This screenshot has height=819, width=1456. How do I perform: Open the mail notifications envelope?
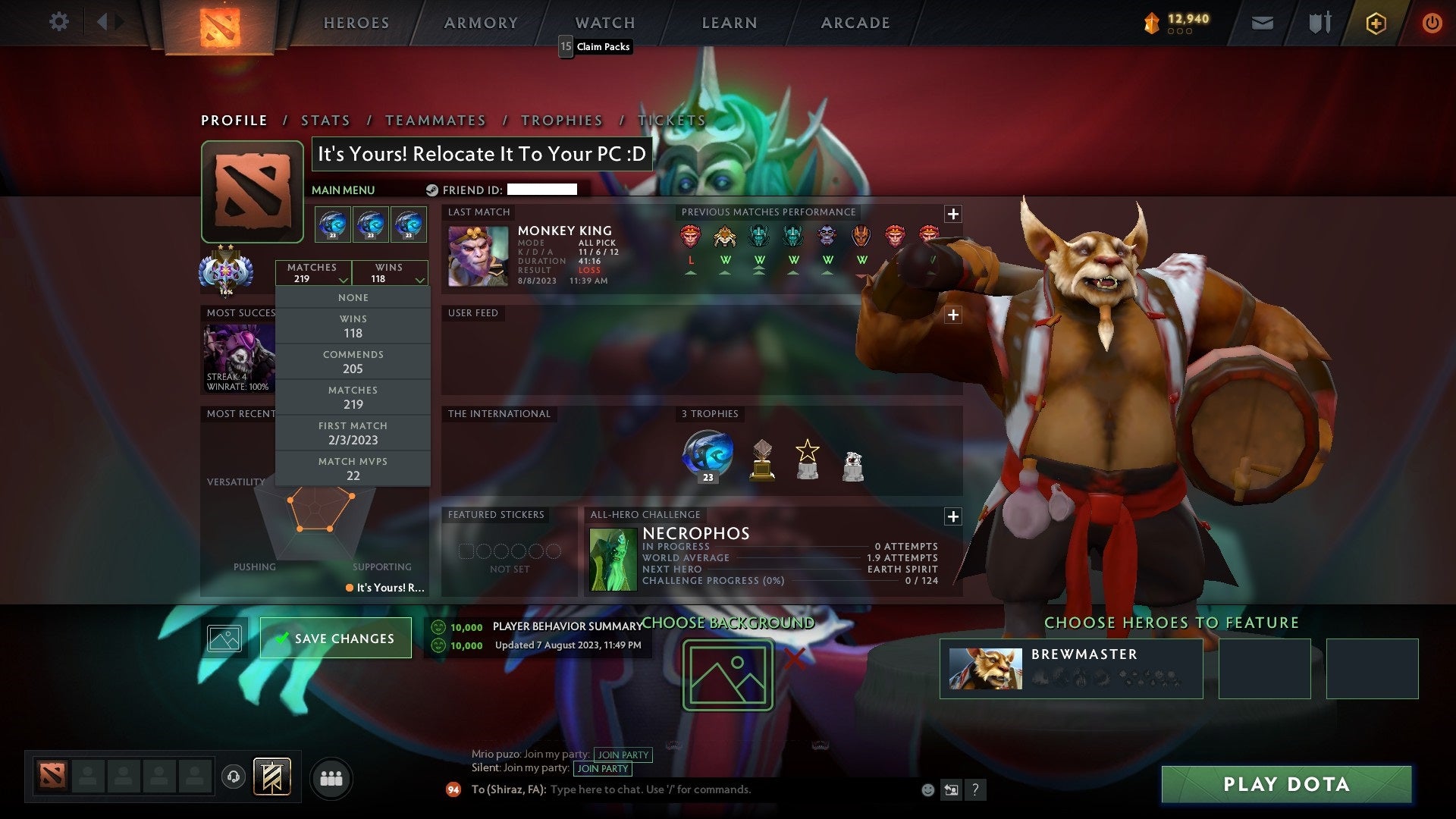(1263, 22)
